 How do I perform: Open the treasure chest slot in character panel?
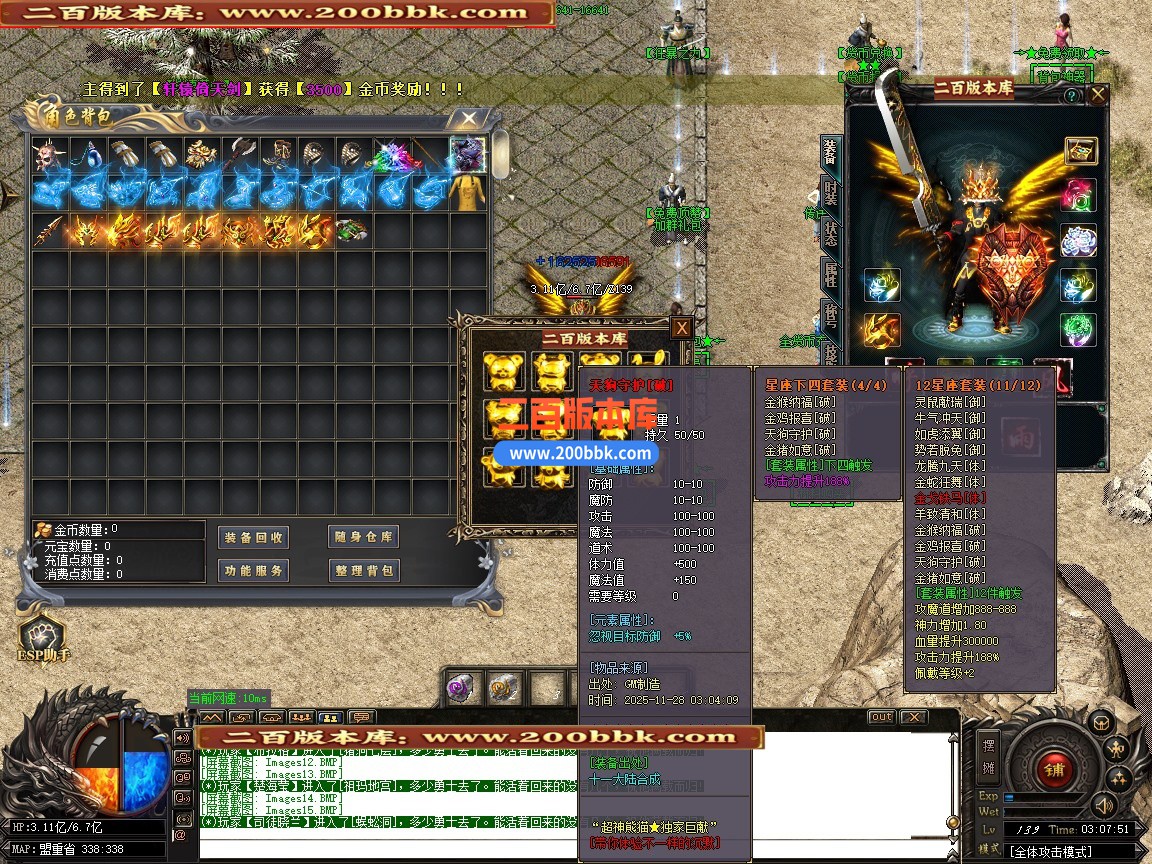pos(1080,151)
